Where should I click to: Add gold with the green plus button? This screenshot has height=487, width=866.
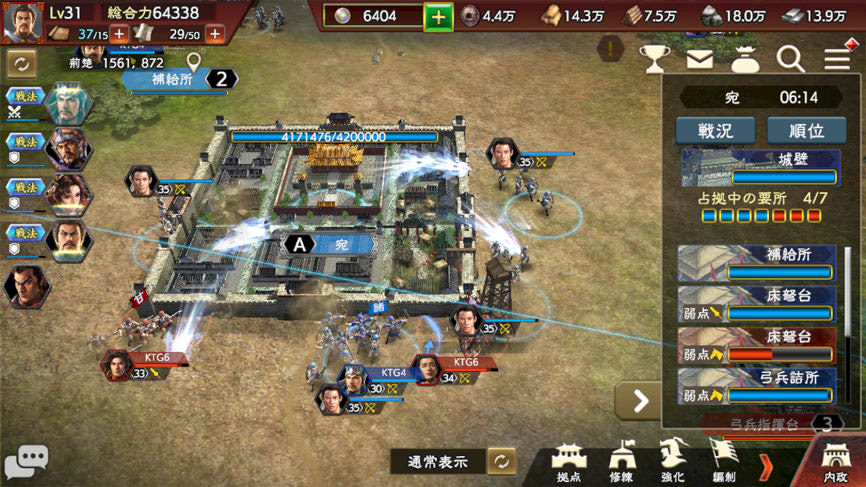pyautogui.click(x=438, y=17)
